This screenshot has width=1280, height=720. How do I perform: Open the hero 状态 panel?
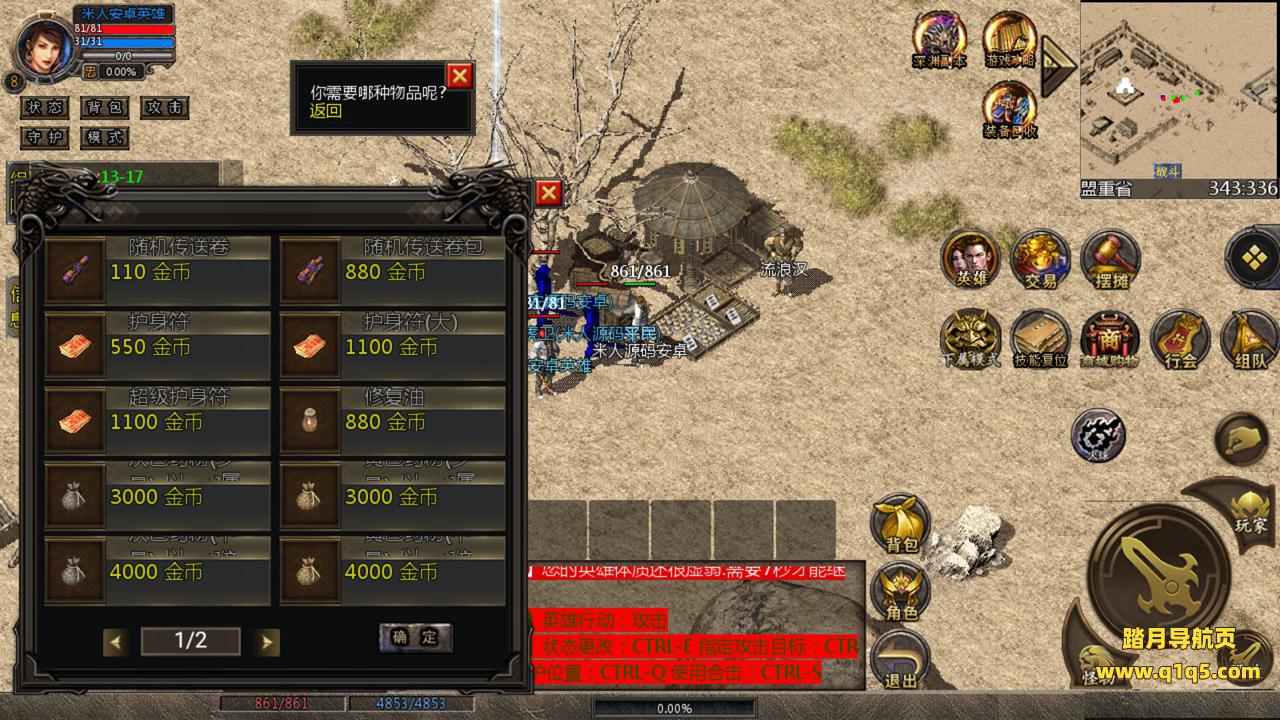pyautogui.click(x=46, y=107)
